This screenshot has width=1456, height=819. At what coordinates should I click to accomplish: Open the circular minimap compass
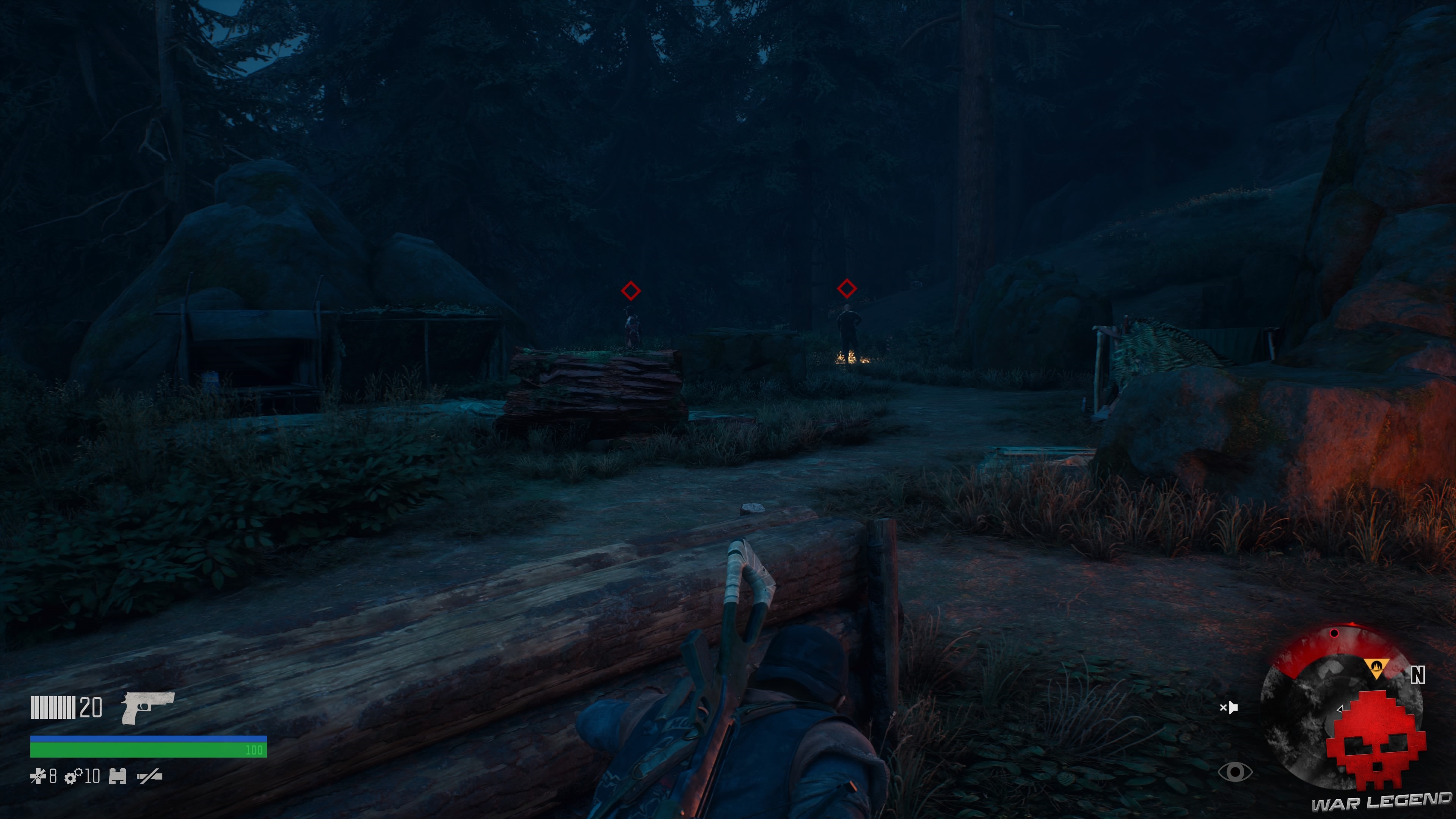(x=1342, y=706)
